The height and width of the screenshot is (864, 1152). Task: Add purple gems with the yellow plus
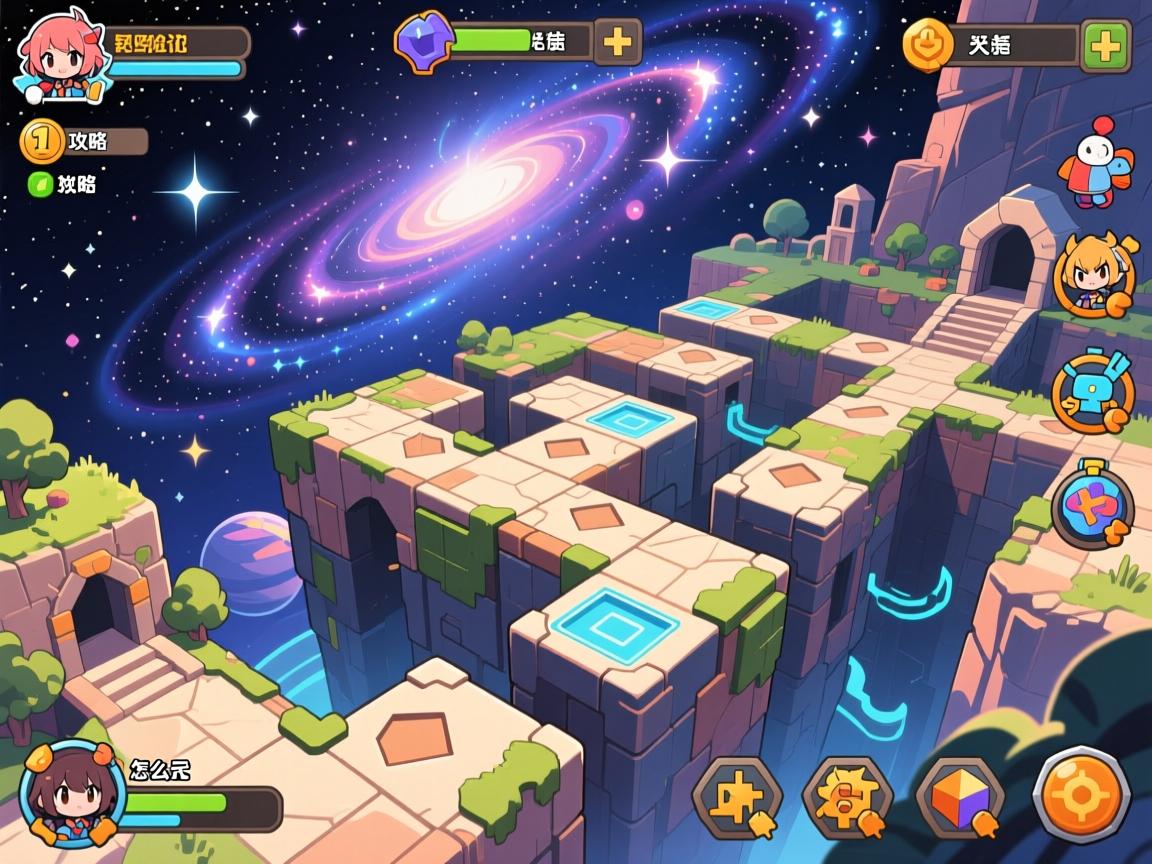coord(618,42)
